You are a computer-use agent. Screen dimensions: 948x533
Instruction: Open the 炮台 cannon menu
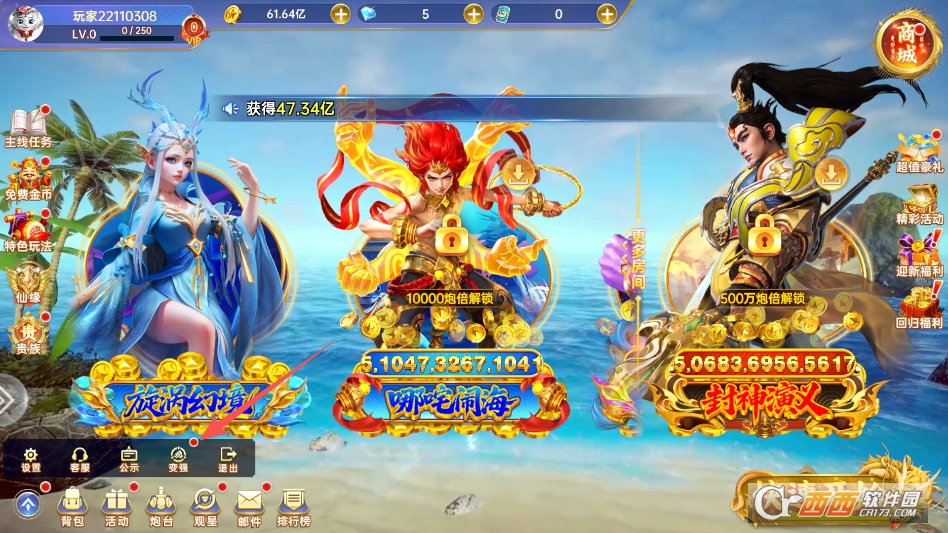[161, 505]
